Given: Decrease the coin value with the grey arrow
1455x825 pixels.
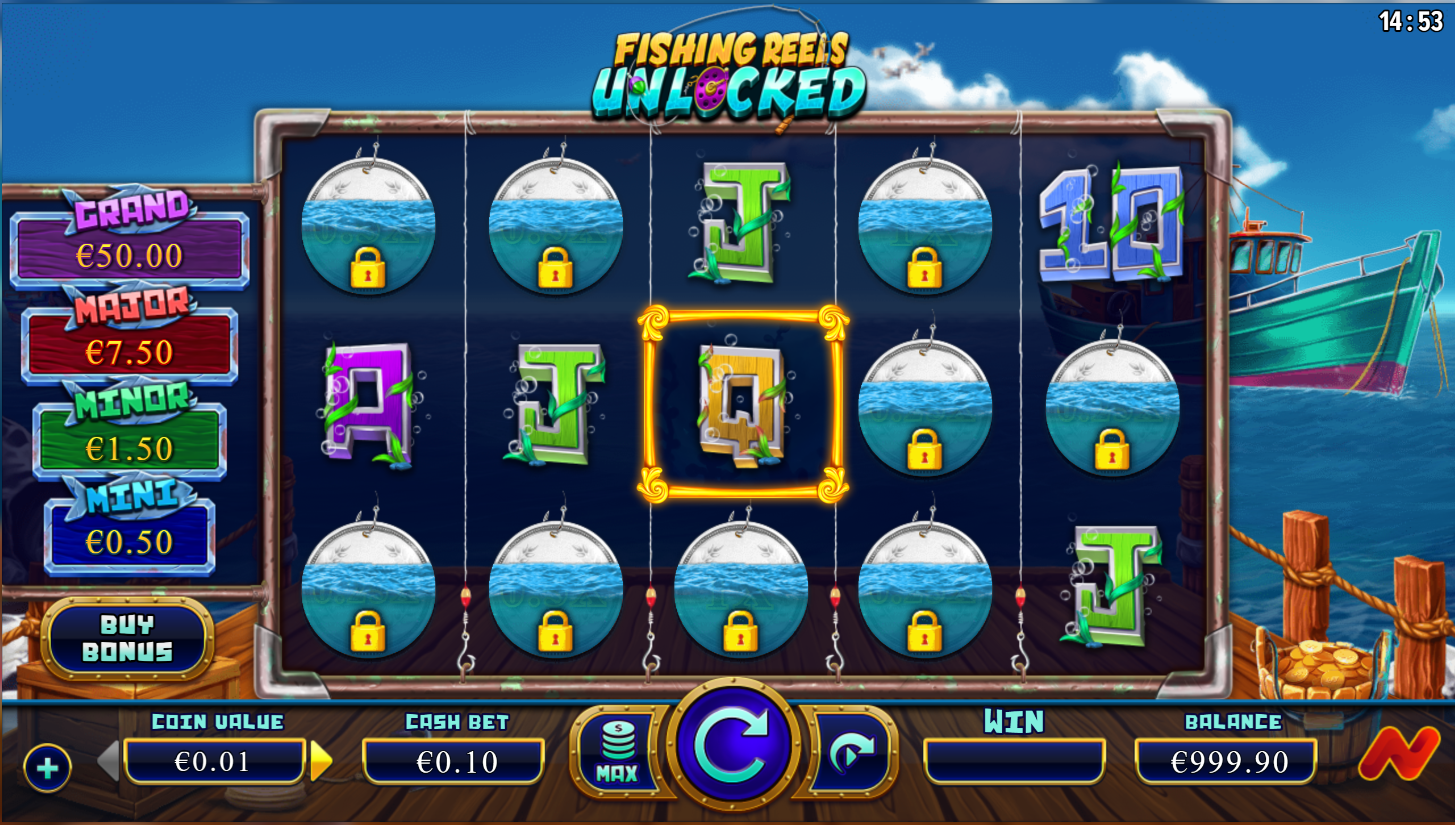Looking at the screenshot, I should (x=109, y=762).
